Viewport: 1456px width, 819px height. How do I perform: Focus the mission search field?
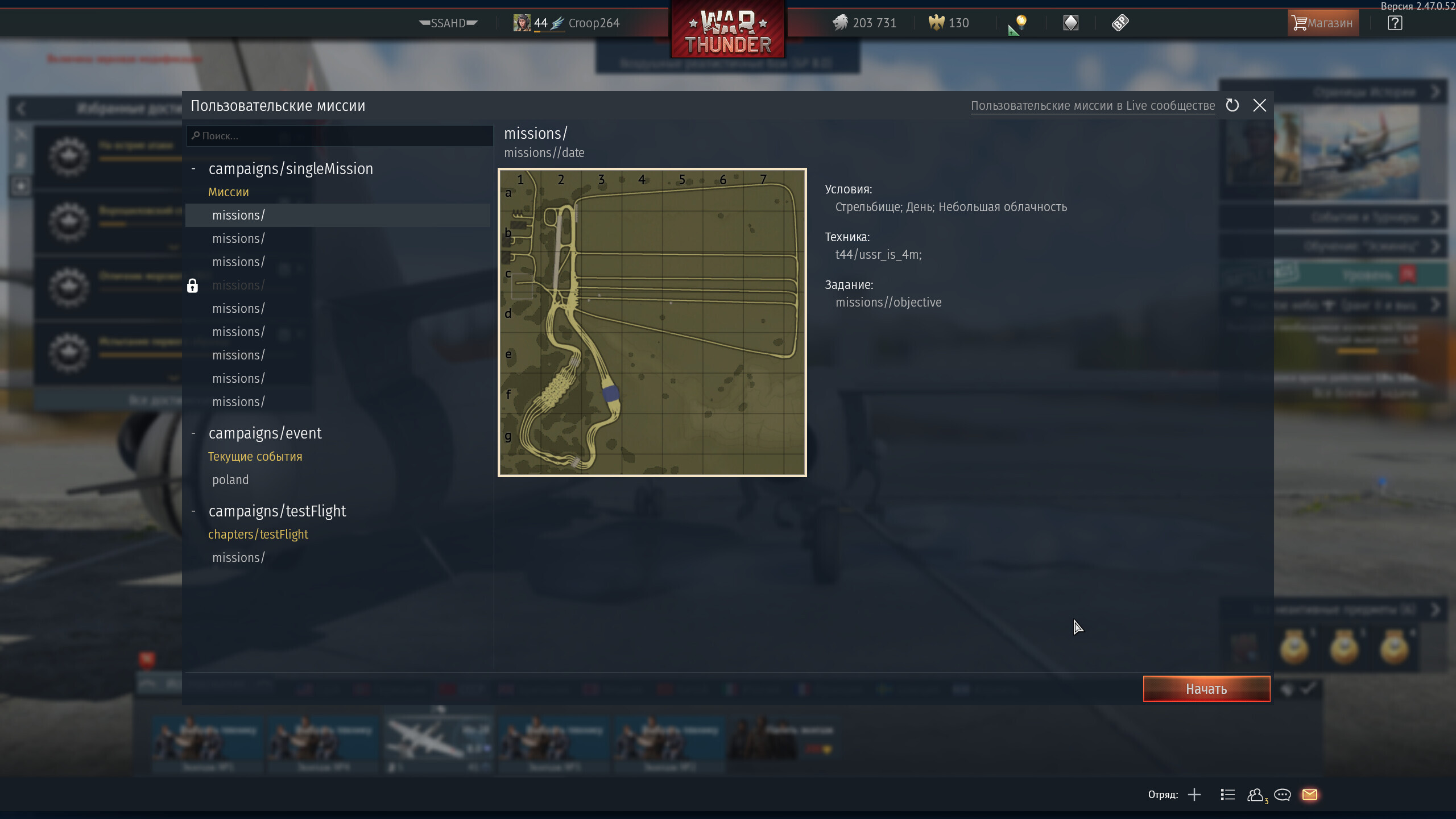[341, 136]
